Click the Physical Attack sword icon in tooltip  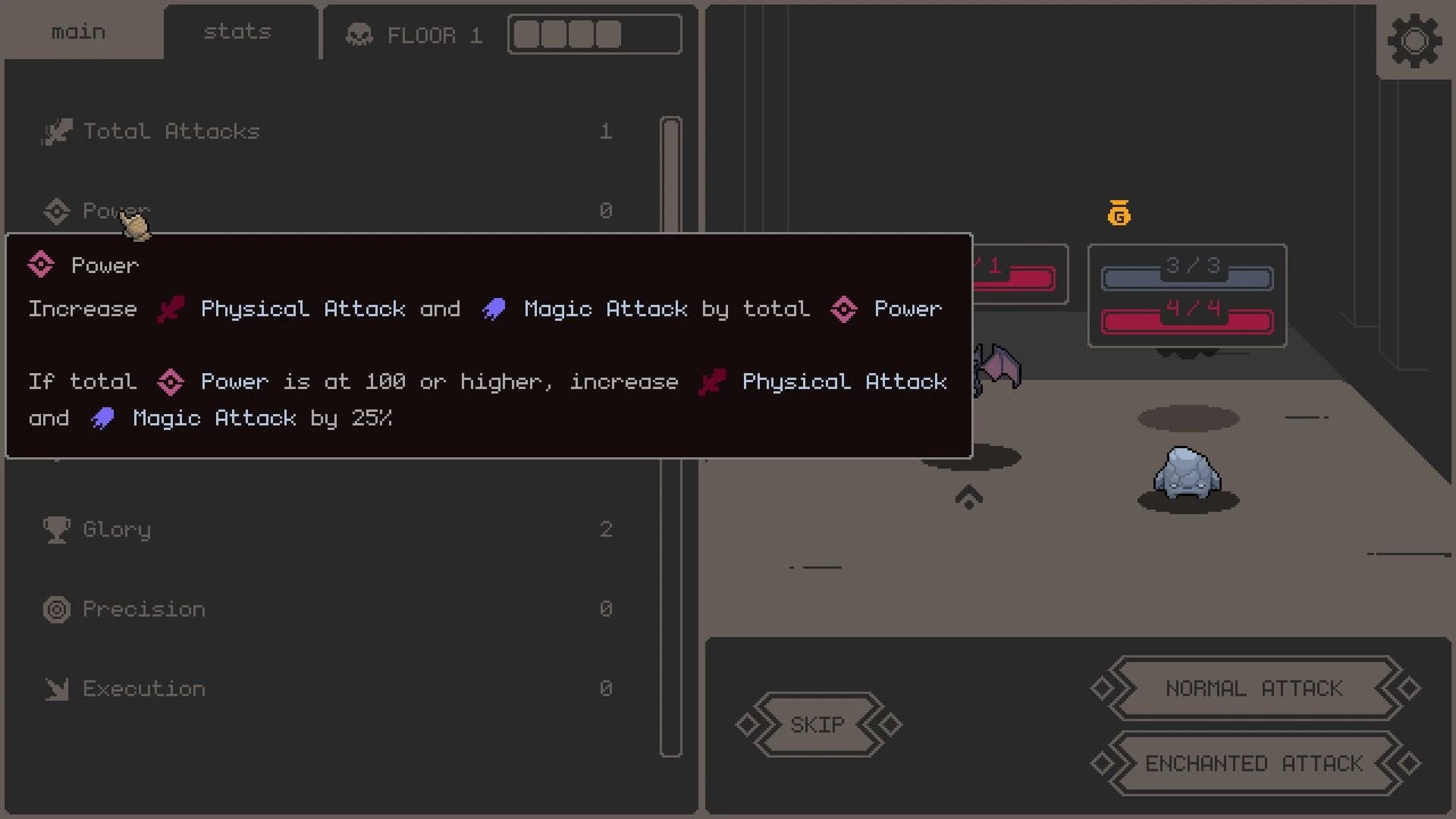point(171,309)
